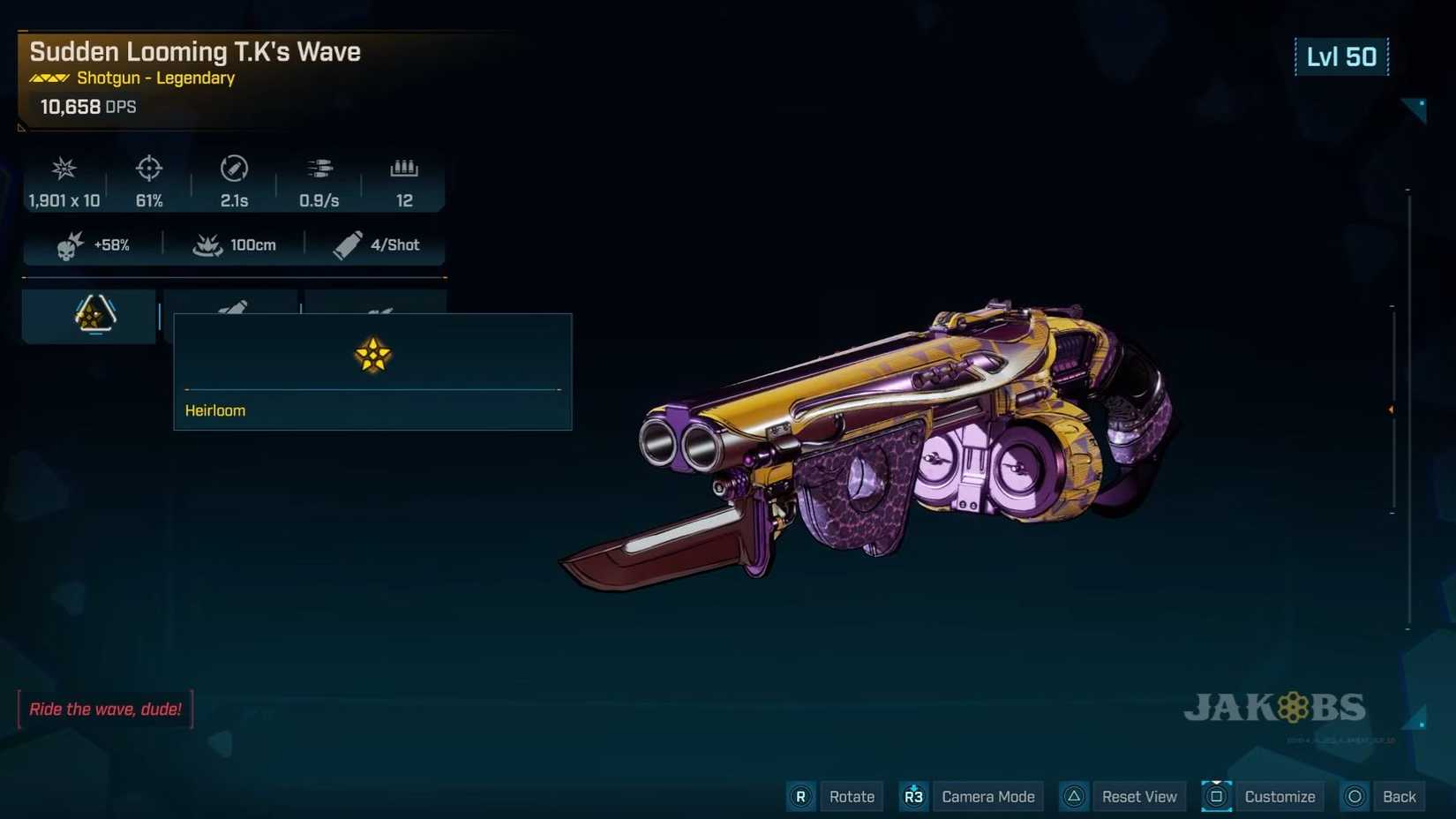1456x819 pixels.
Task: Click the Lvl 50 badge
Action: (1341, 56)
